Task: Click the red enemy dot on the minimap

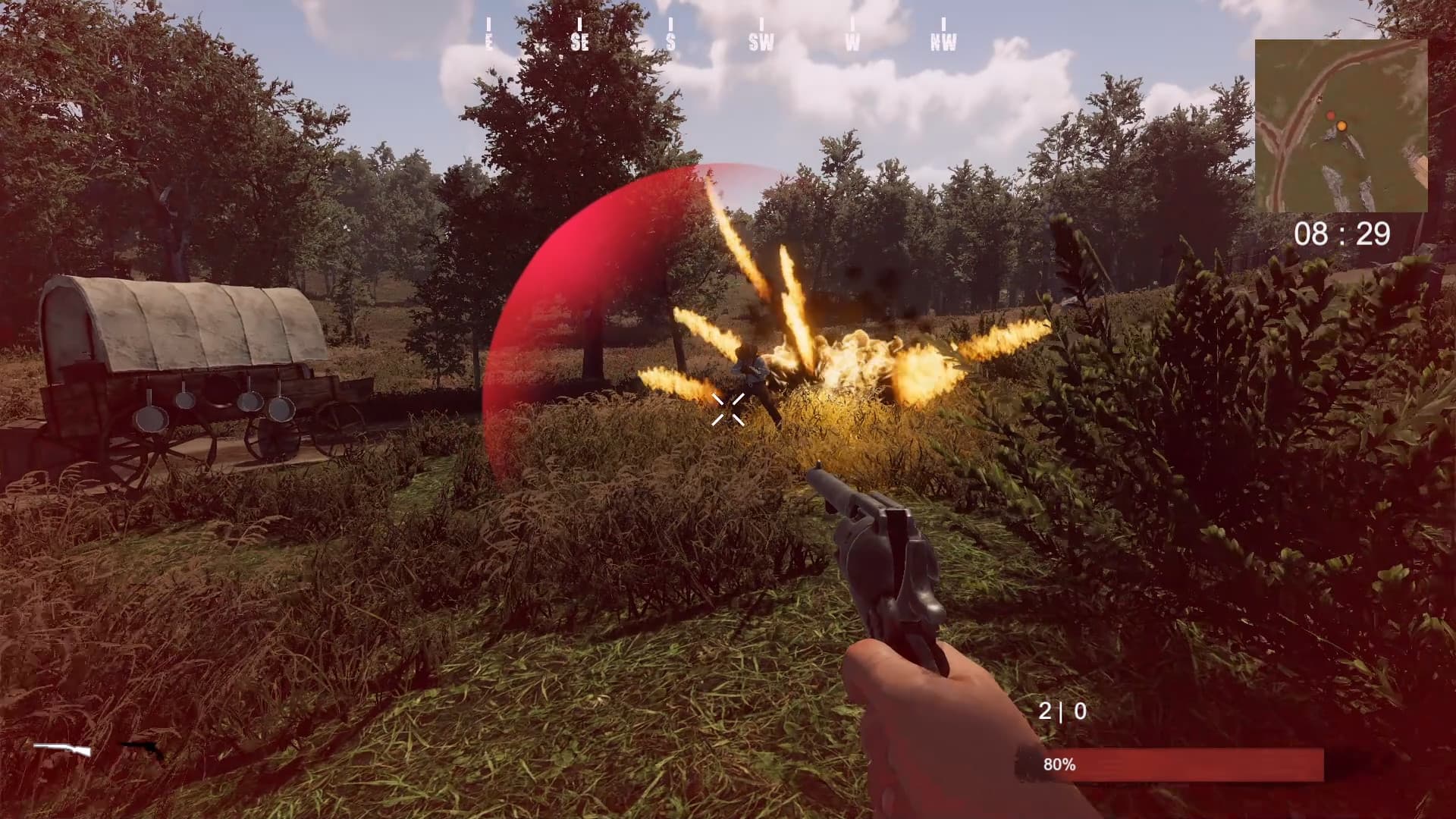Action: coord(1331,115)
